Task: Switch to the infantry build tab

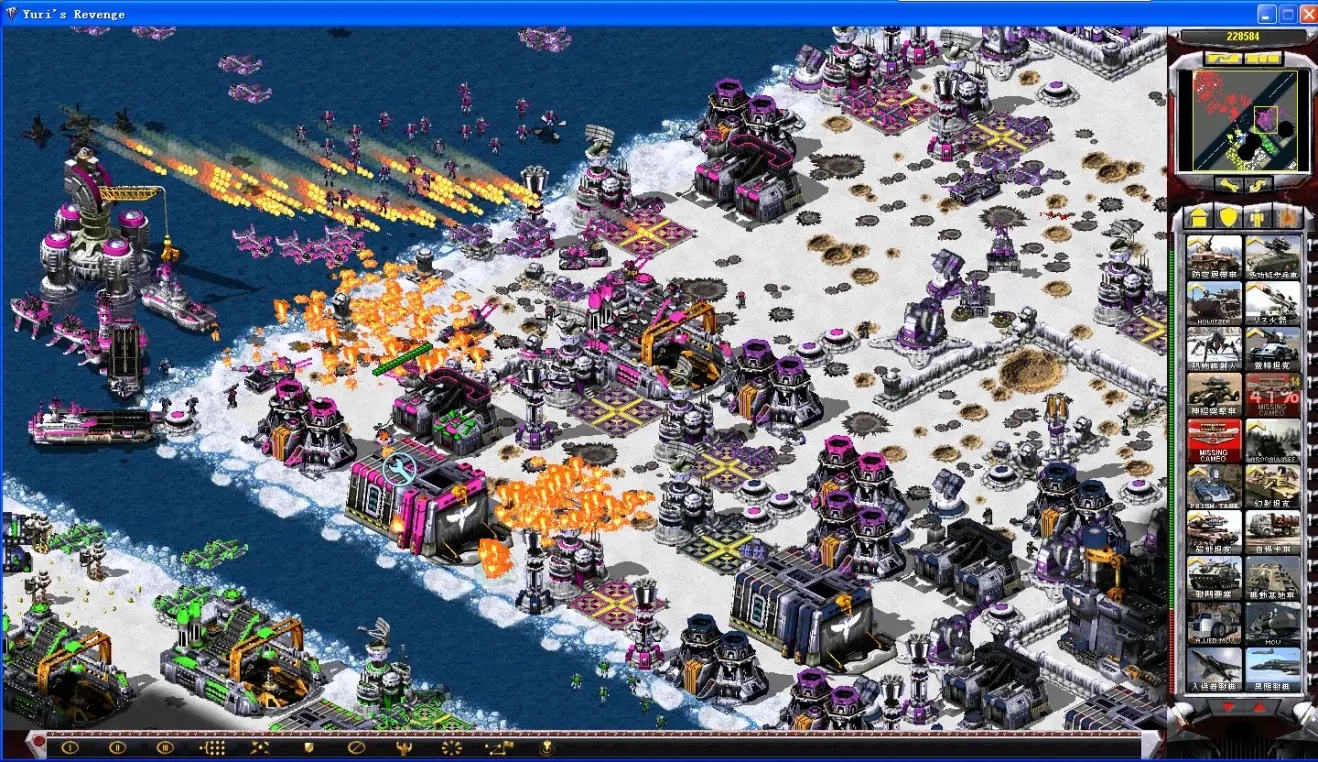Action: coord(1259,217)
